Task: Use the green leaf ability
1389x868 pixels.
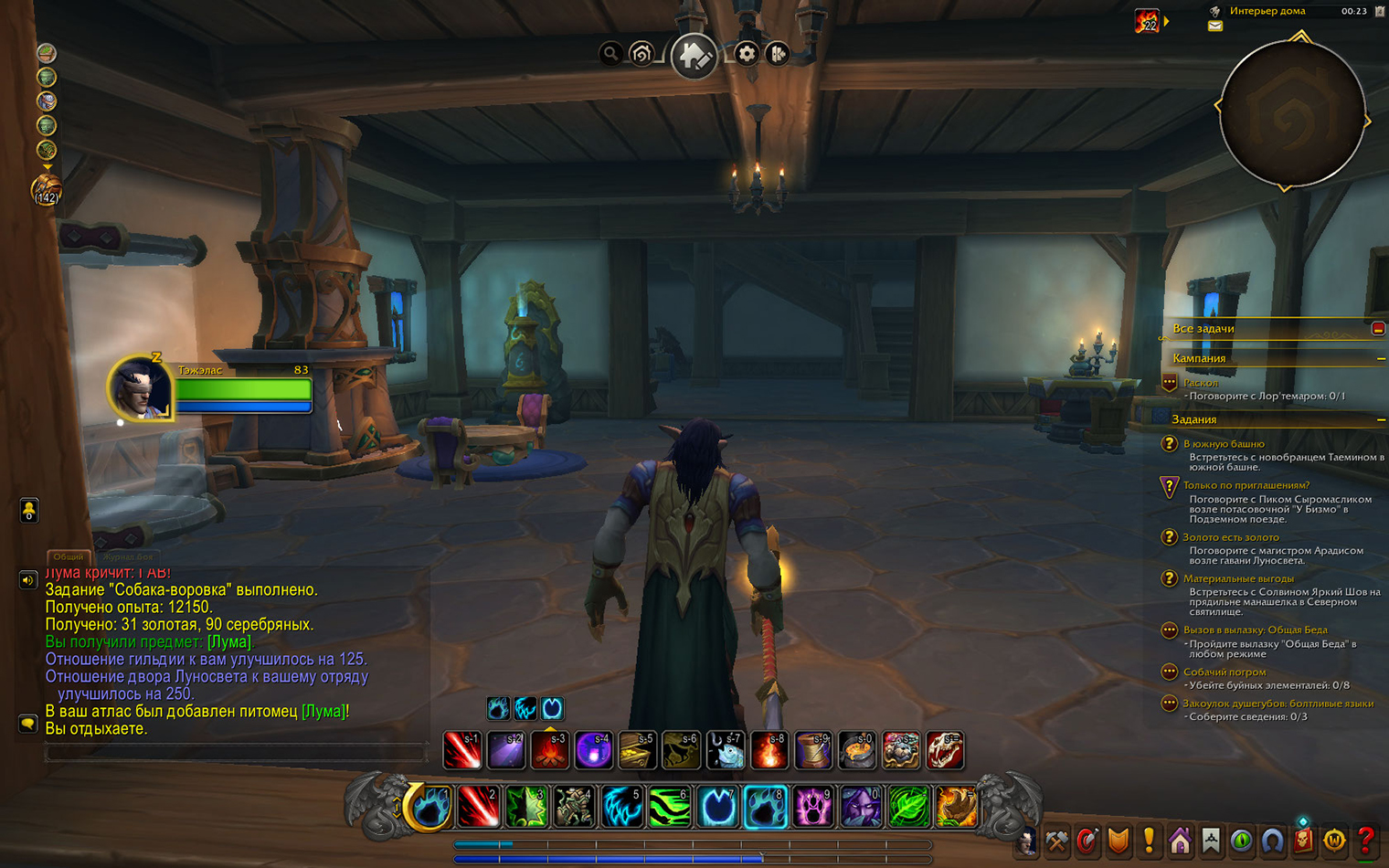Action: (908, 807)
